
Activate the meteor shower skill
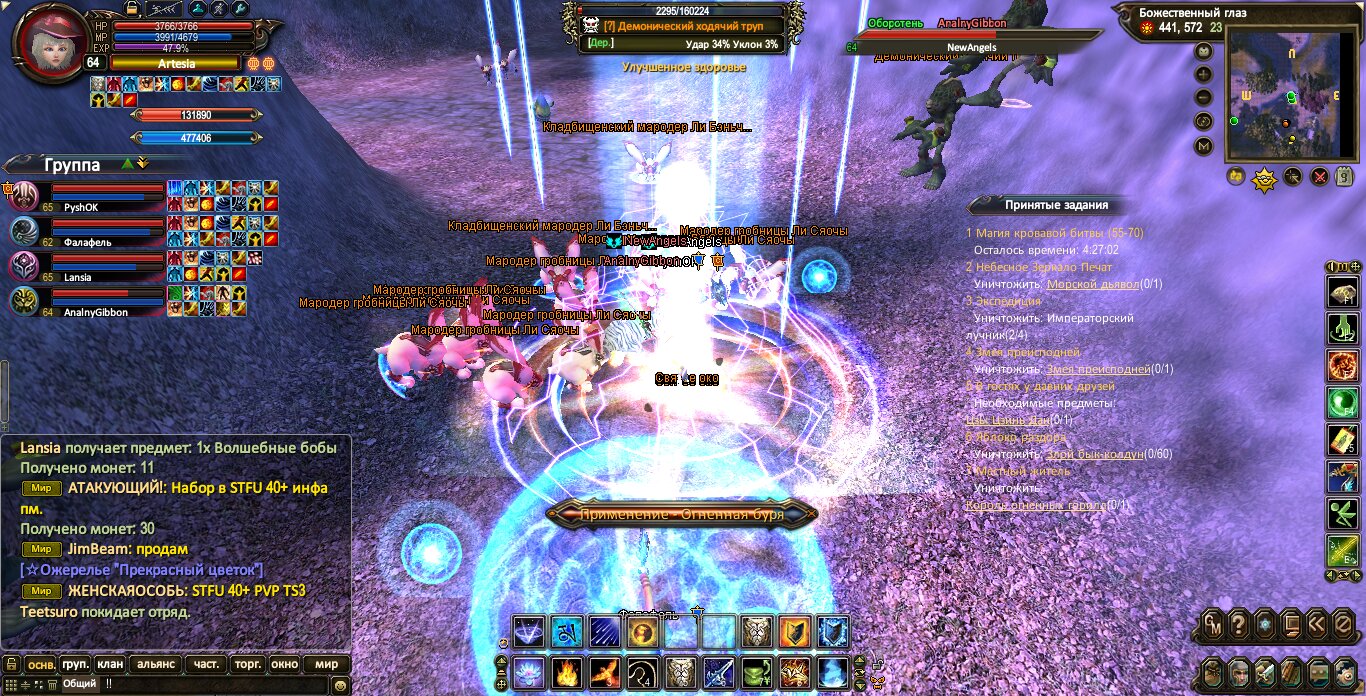605,632
